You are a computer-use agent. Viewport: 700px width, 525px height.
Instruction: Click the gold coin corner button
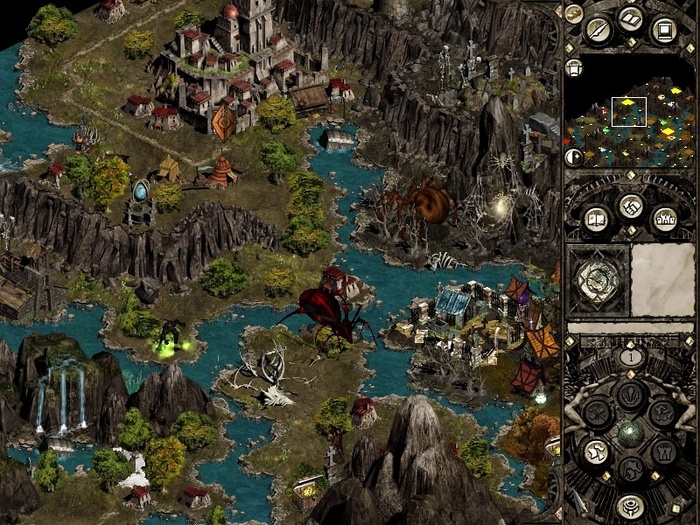[574, 13]
